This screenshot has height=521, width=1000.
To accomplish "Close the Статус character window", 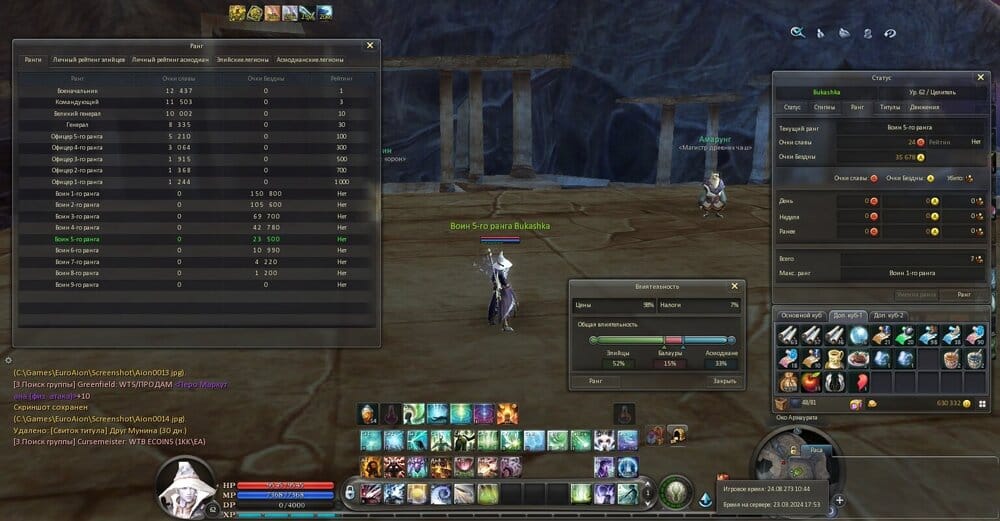I will [980, 77].
